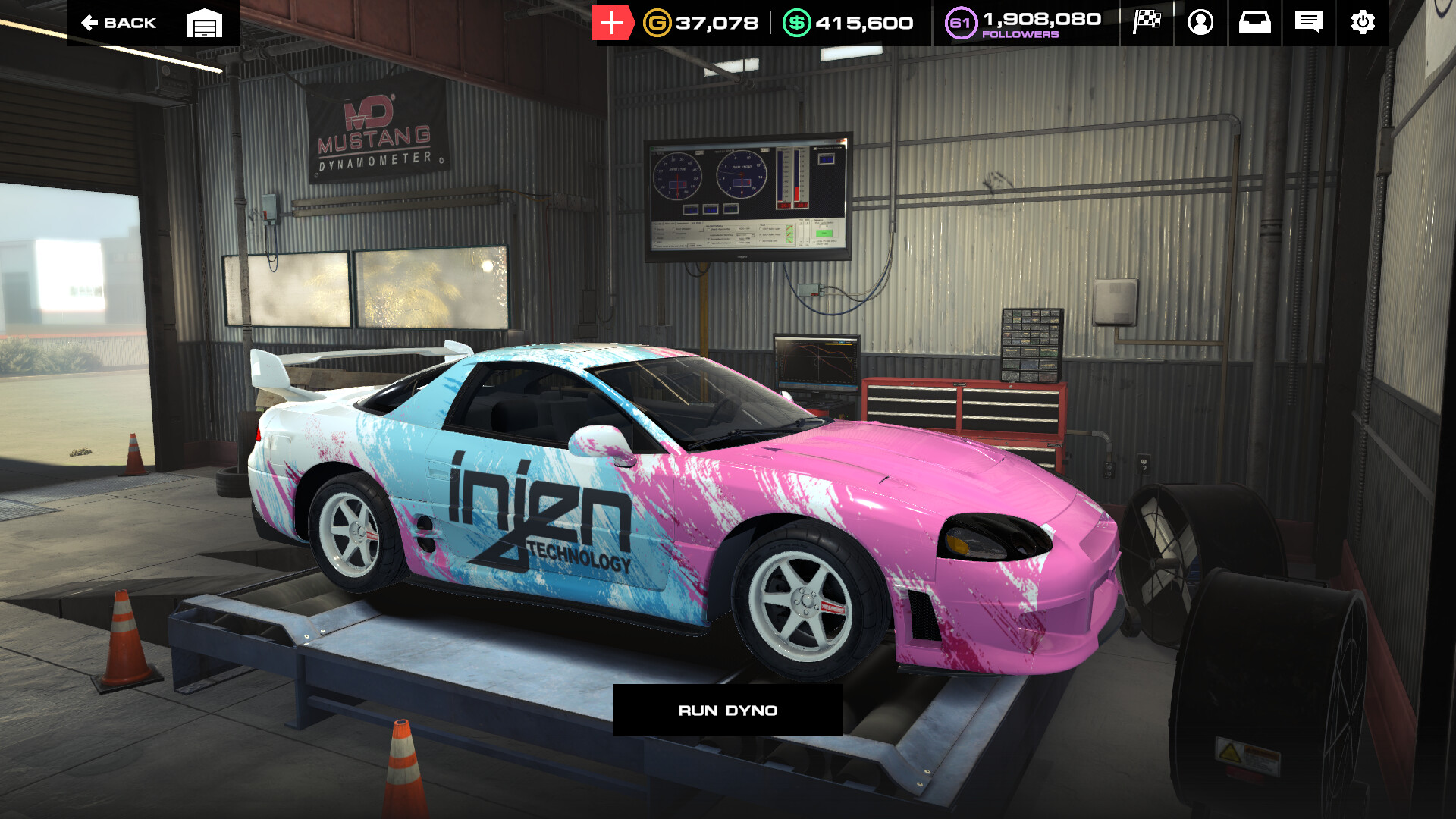This screenshot has height=819, width=1456.
Task: Open the chat messages icon
Action: pyautogui.click(x=1310, y=23)
